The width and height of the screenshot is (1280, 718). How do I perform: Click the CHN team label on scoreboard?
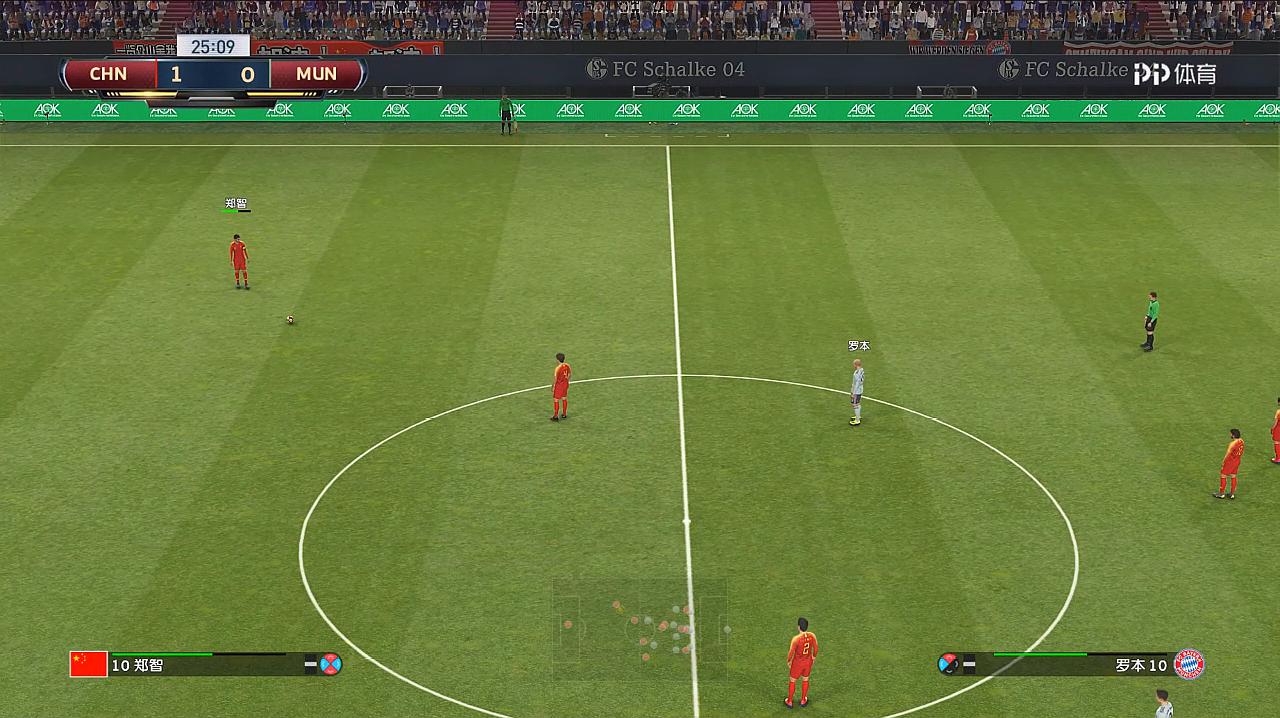point(108,74)
